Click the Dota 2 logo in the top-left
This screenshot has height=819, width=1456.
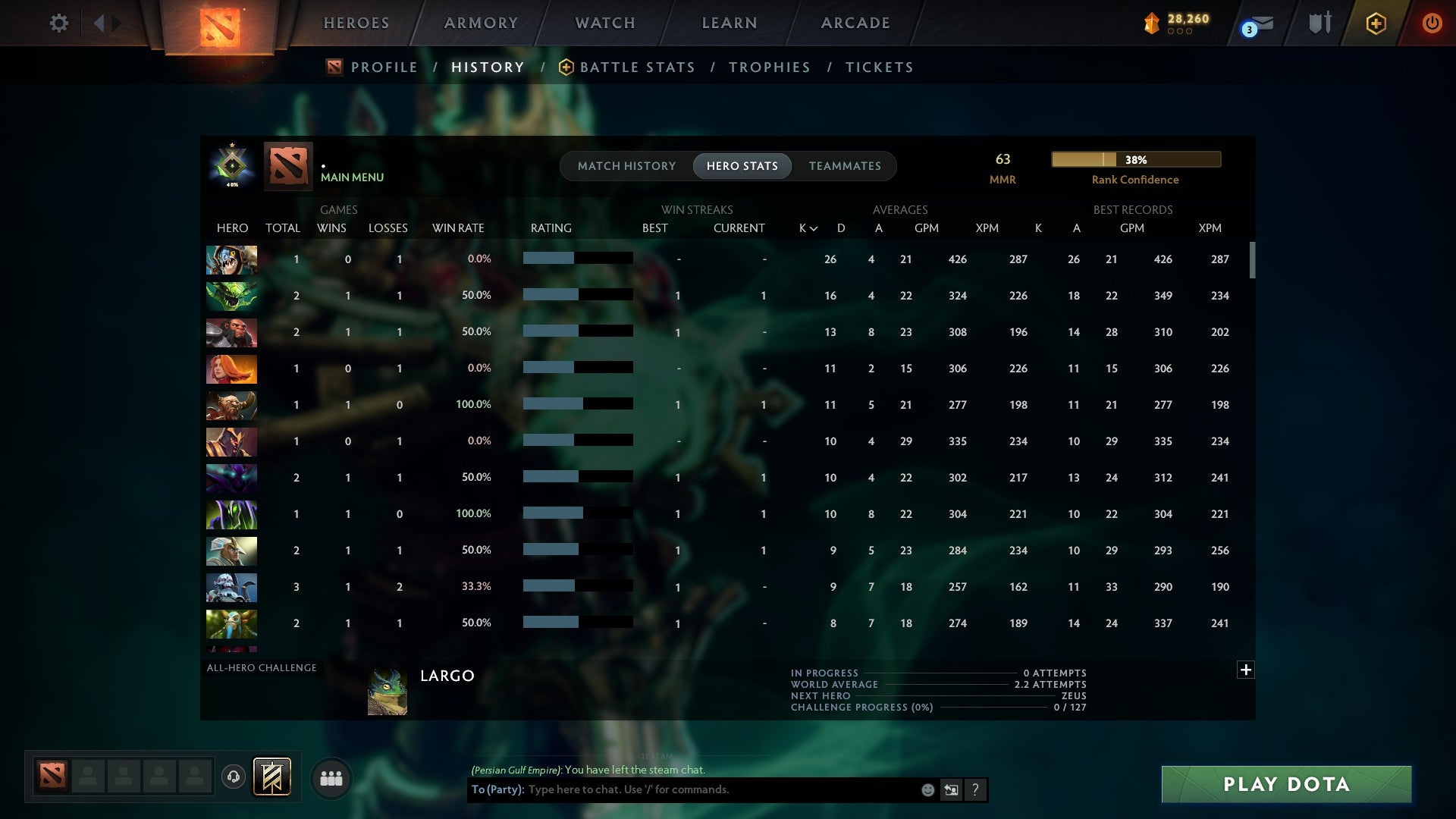pos(221,25)
